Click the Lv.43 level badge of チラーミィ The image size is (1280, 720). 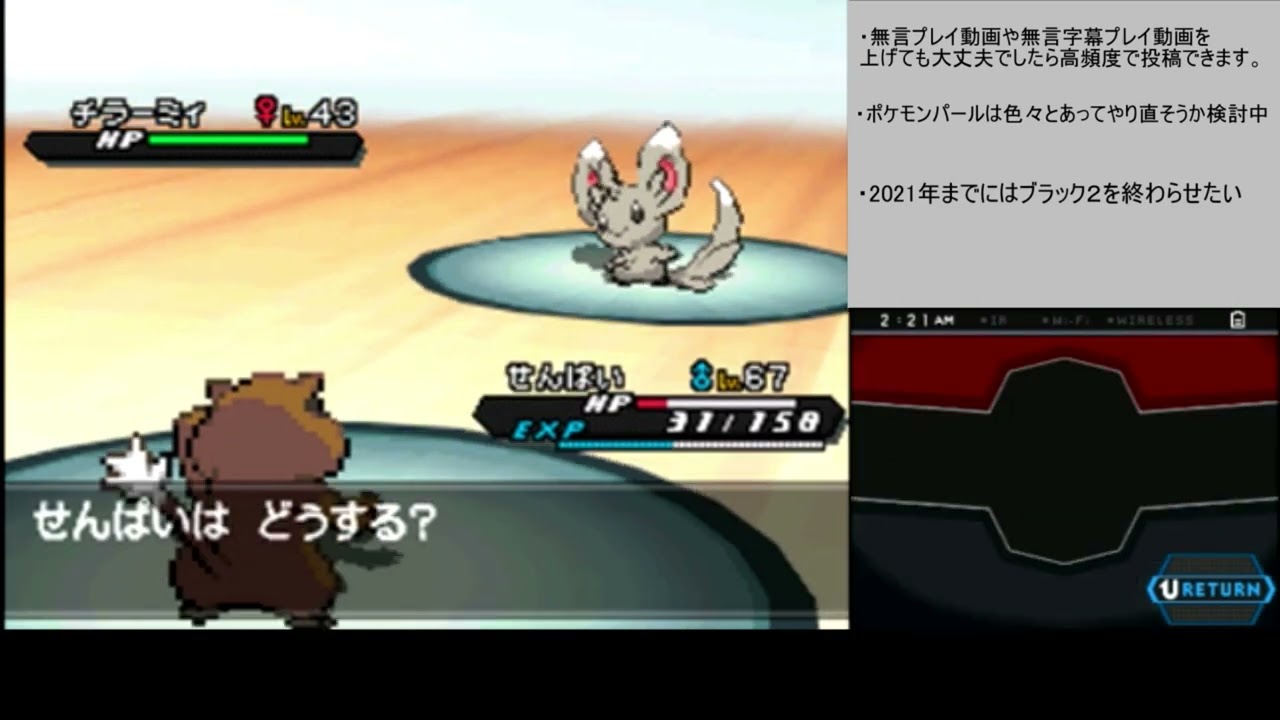click(318, 114)
